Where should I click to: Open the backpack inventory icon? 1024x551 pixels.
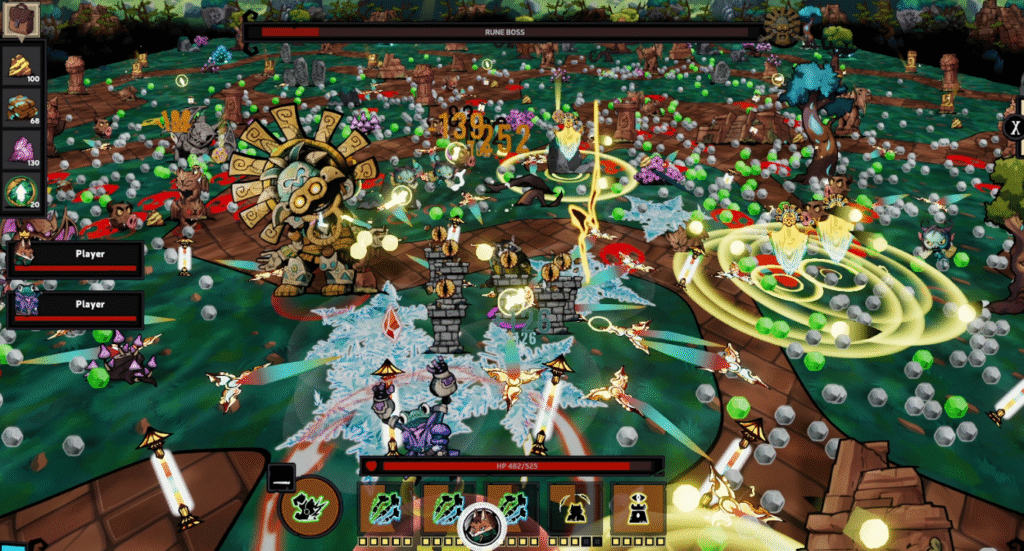point(20,21)
